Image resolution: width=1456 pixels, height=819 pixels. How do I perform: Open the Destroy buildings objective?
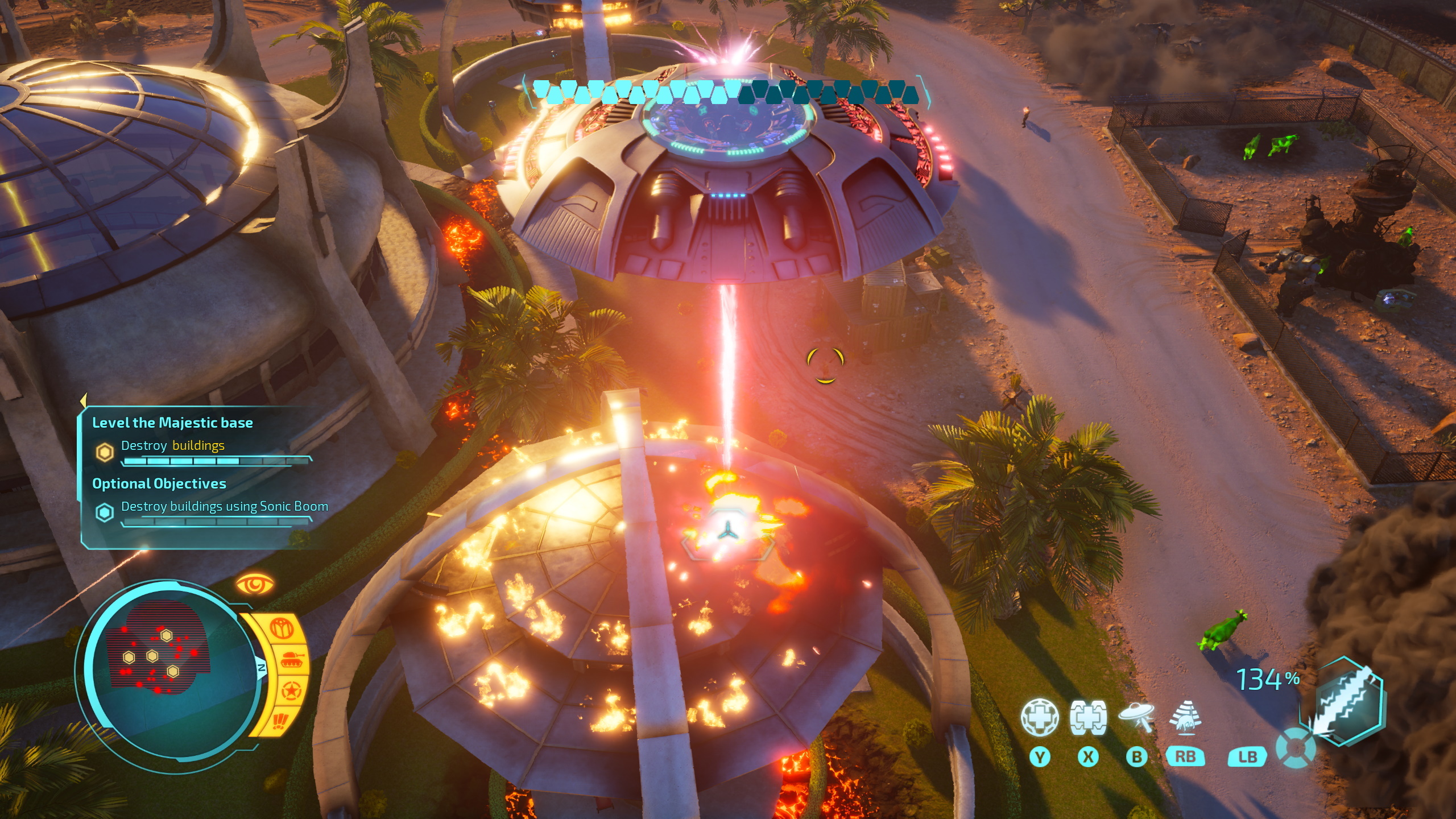point(173,446)
